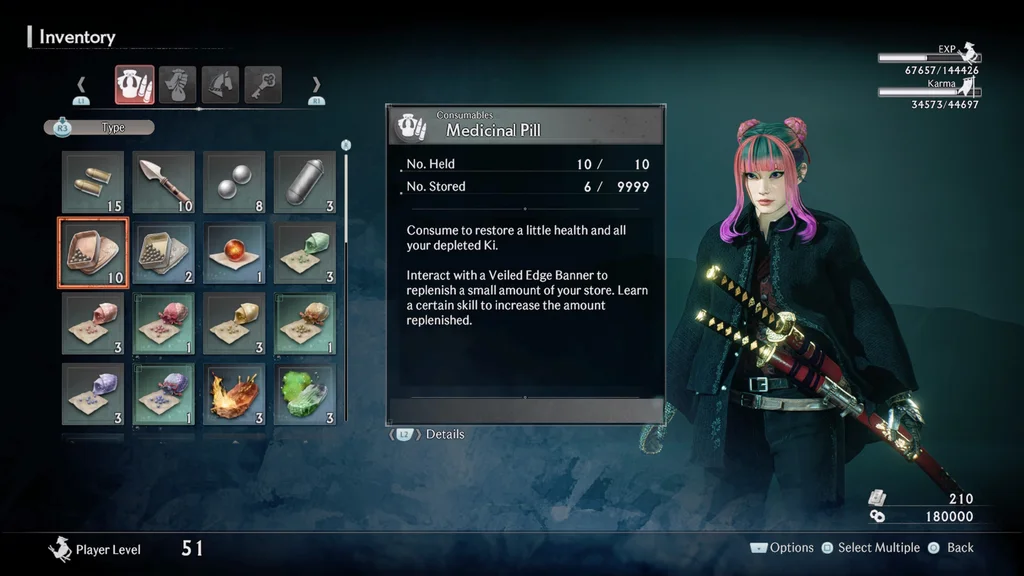The height and width of the screenshot is (576, 1024).
Task: Select the spearhead arrow item slot
Action: (163, 182)
